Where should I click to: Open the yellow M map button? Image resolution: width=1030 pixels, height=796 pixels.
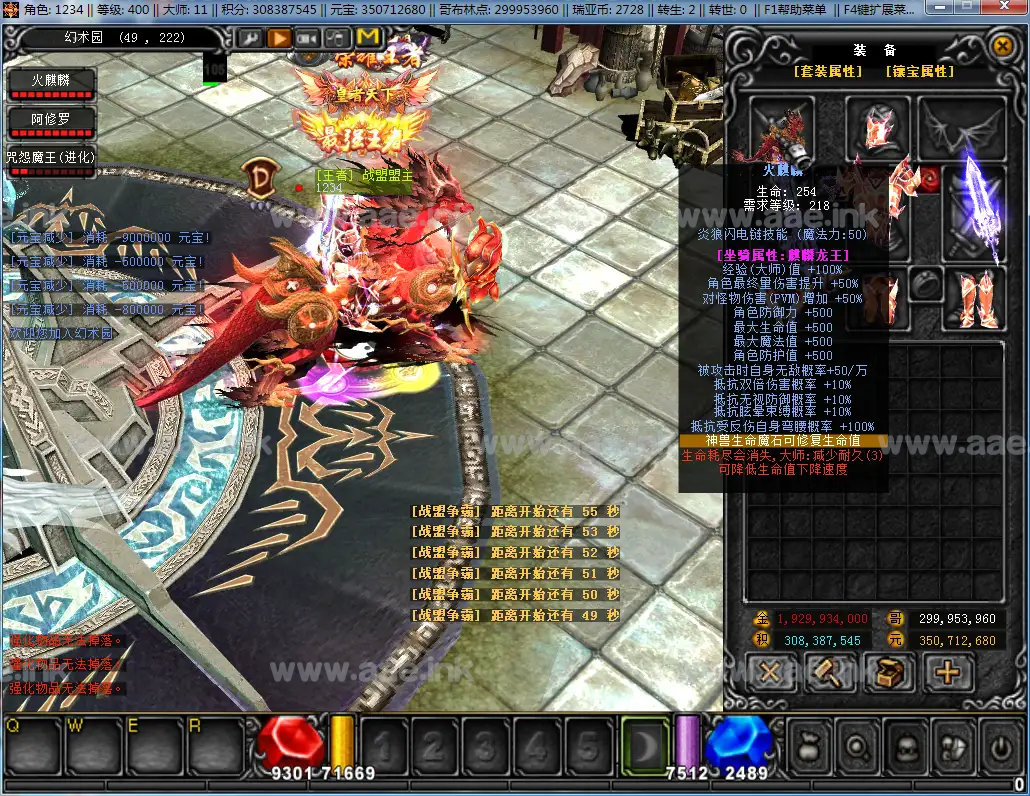(x=367, y=39)
